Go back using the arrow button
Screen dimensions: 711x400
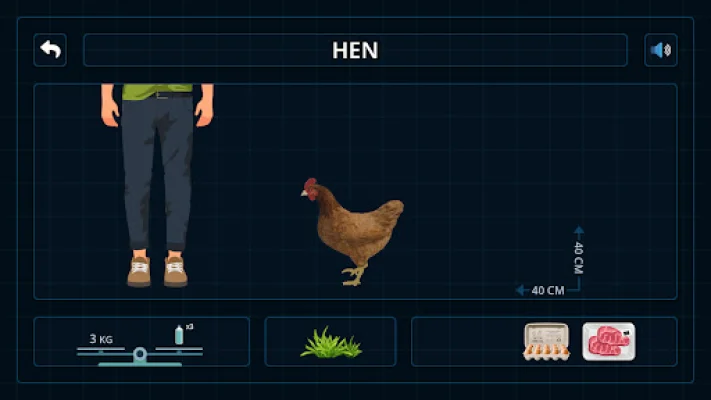coord(50,50)
